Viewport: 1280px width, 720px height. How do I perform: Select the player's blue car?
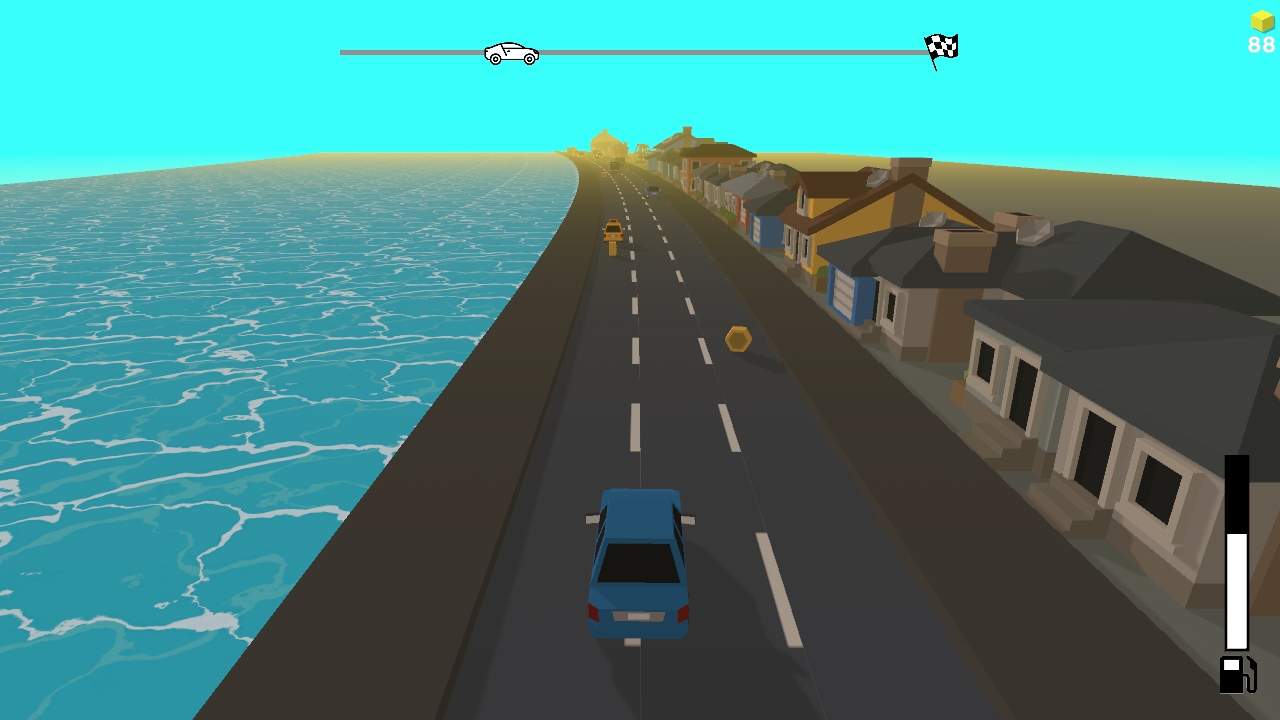tap(640, 560)
